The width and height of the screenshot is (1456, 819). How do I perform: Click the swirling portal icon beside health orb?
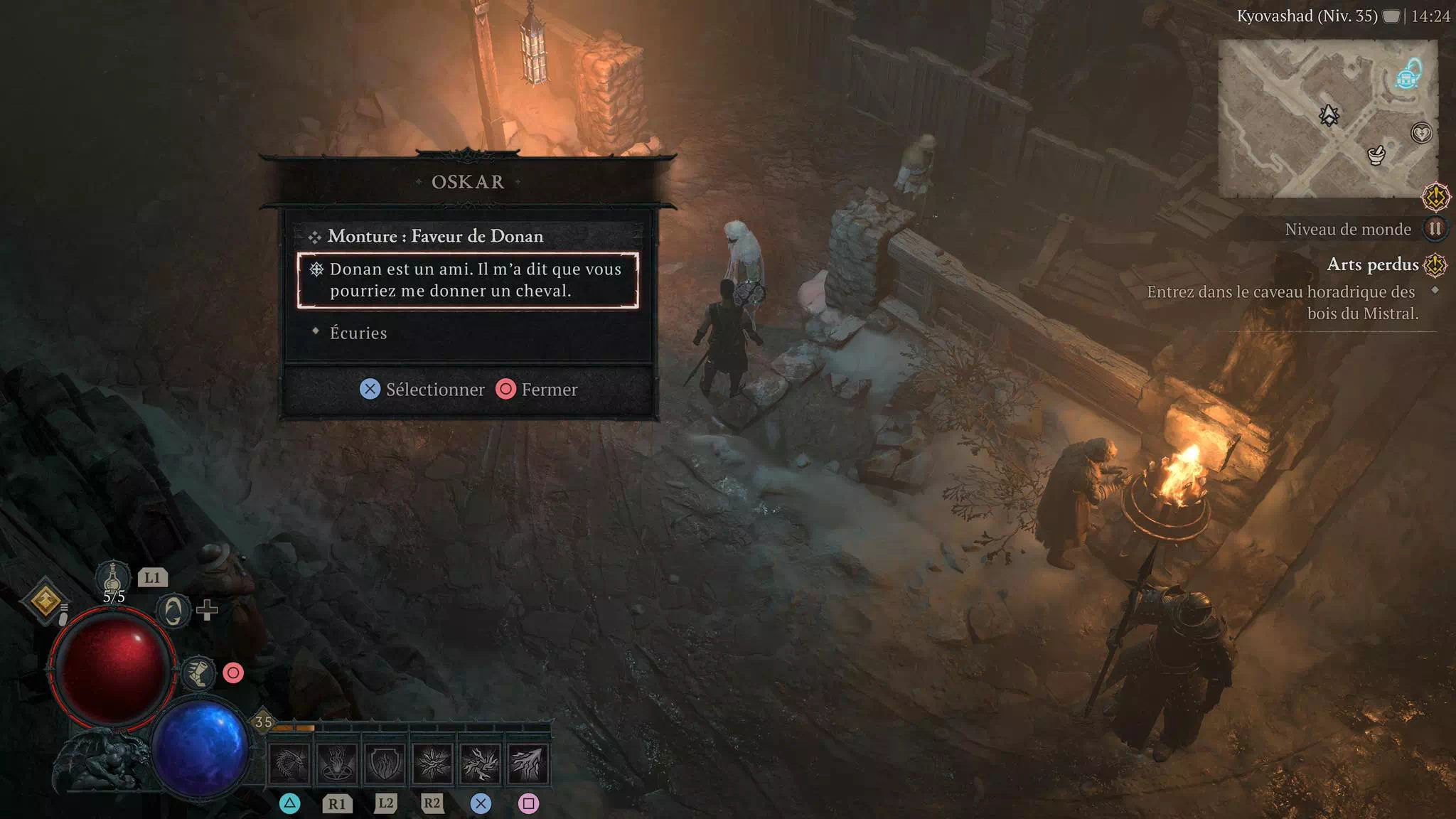(173, 611)
